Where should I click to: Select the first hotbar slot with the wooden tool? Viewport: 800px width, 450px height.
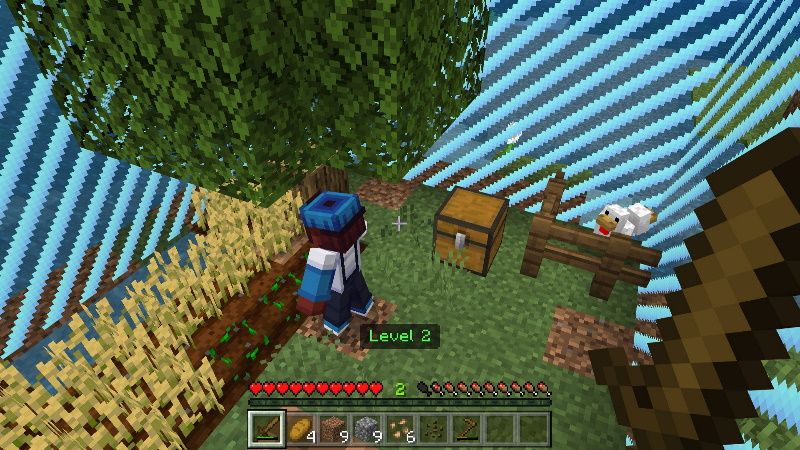pyautogui.click(x=267, y=428)
